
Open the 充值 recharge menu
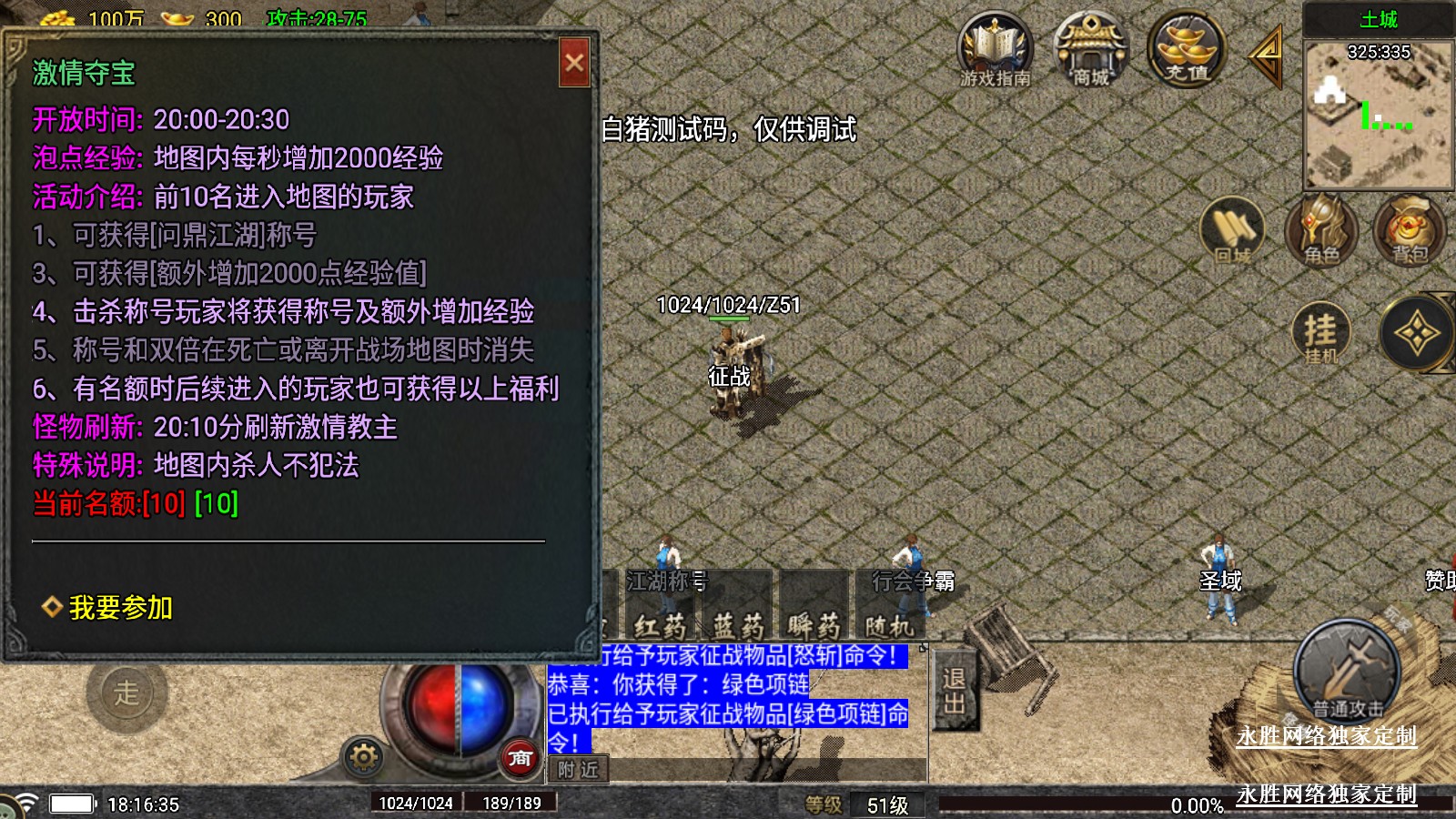coord(1186,50)
